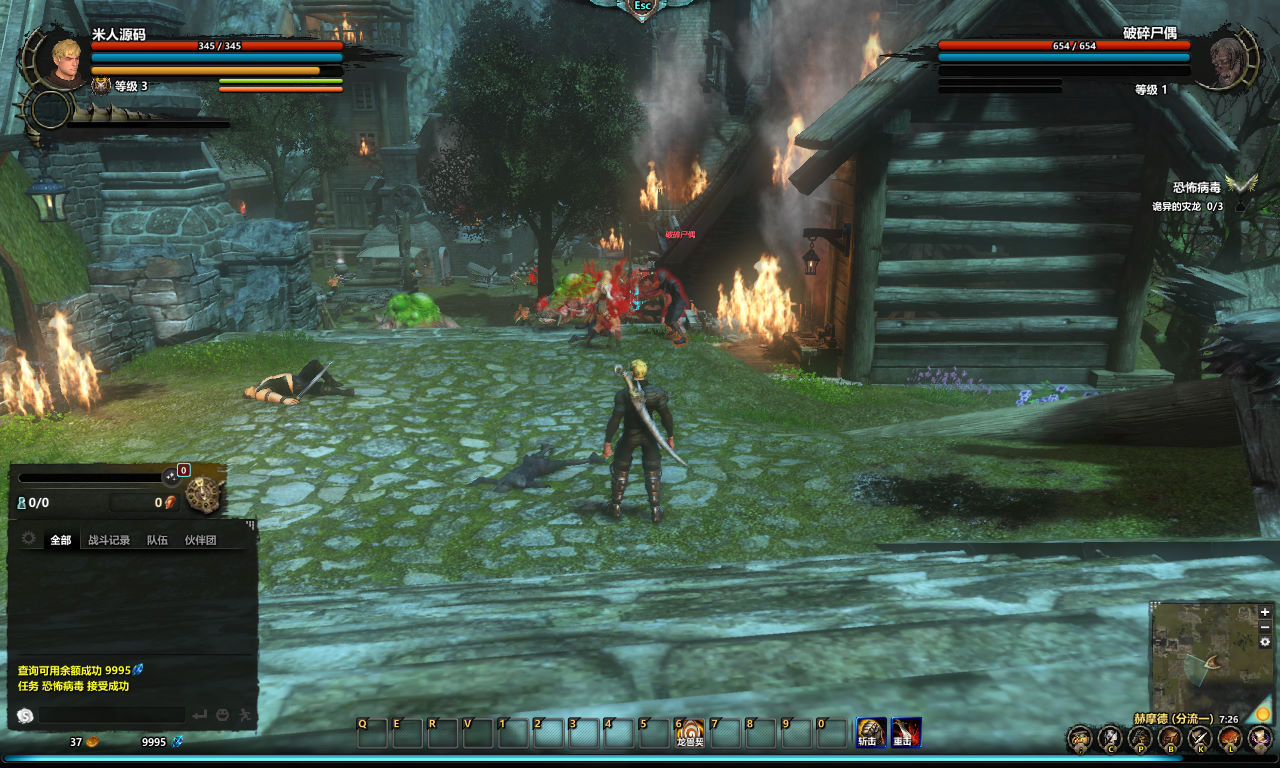The width and height of the screenshot is (1280, 768).
Task: Switch to the 战斗记录 combat log tab
Action: pos(109,540)
